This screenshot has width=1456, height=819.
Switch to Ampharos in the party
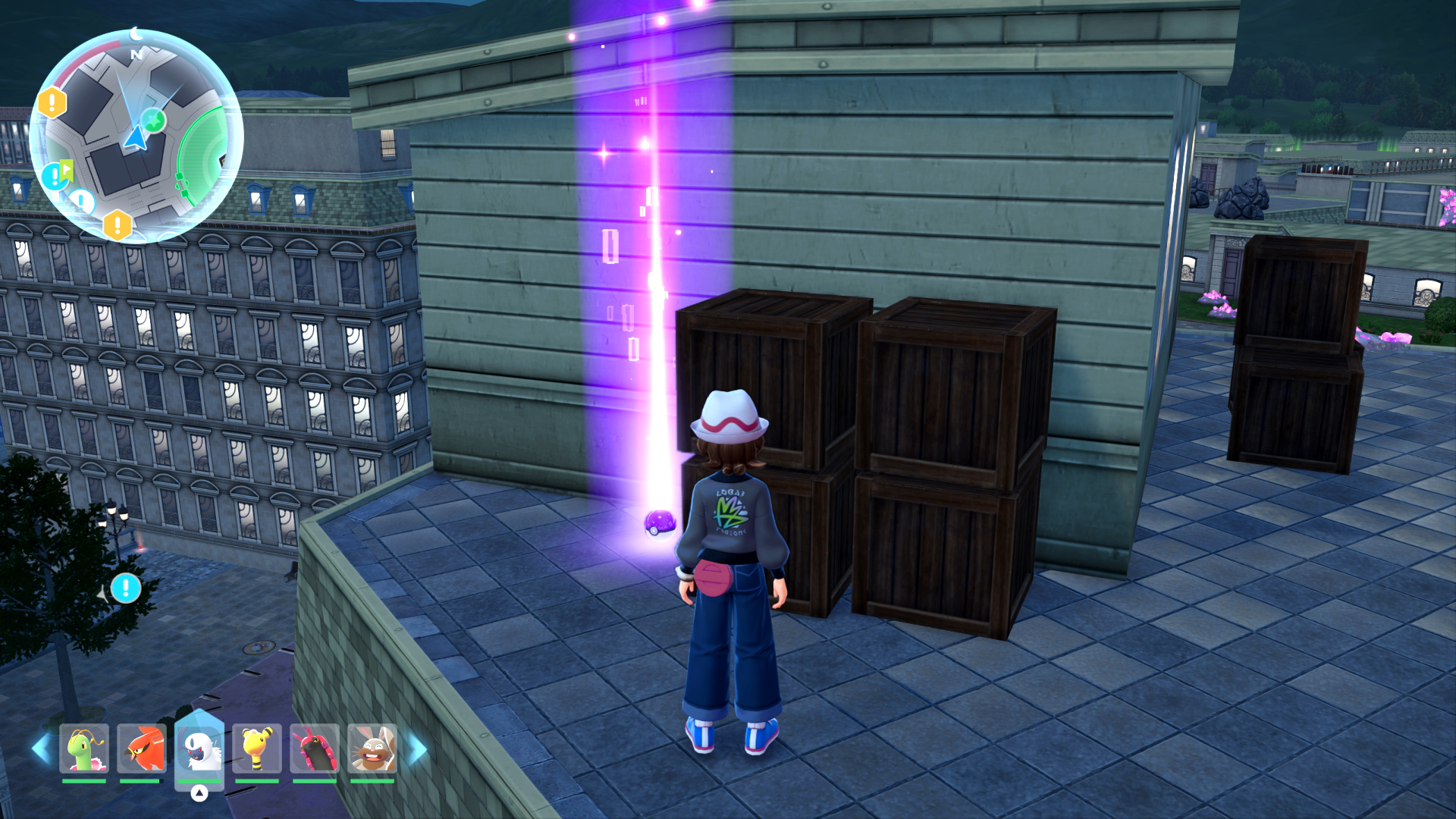click(257, 748)
